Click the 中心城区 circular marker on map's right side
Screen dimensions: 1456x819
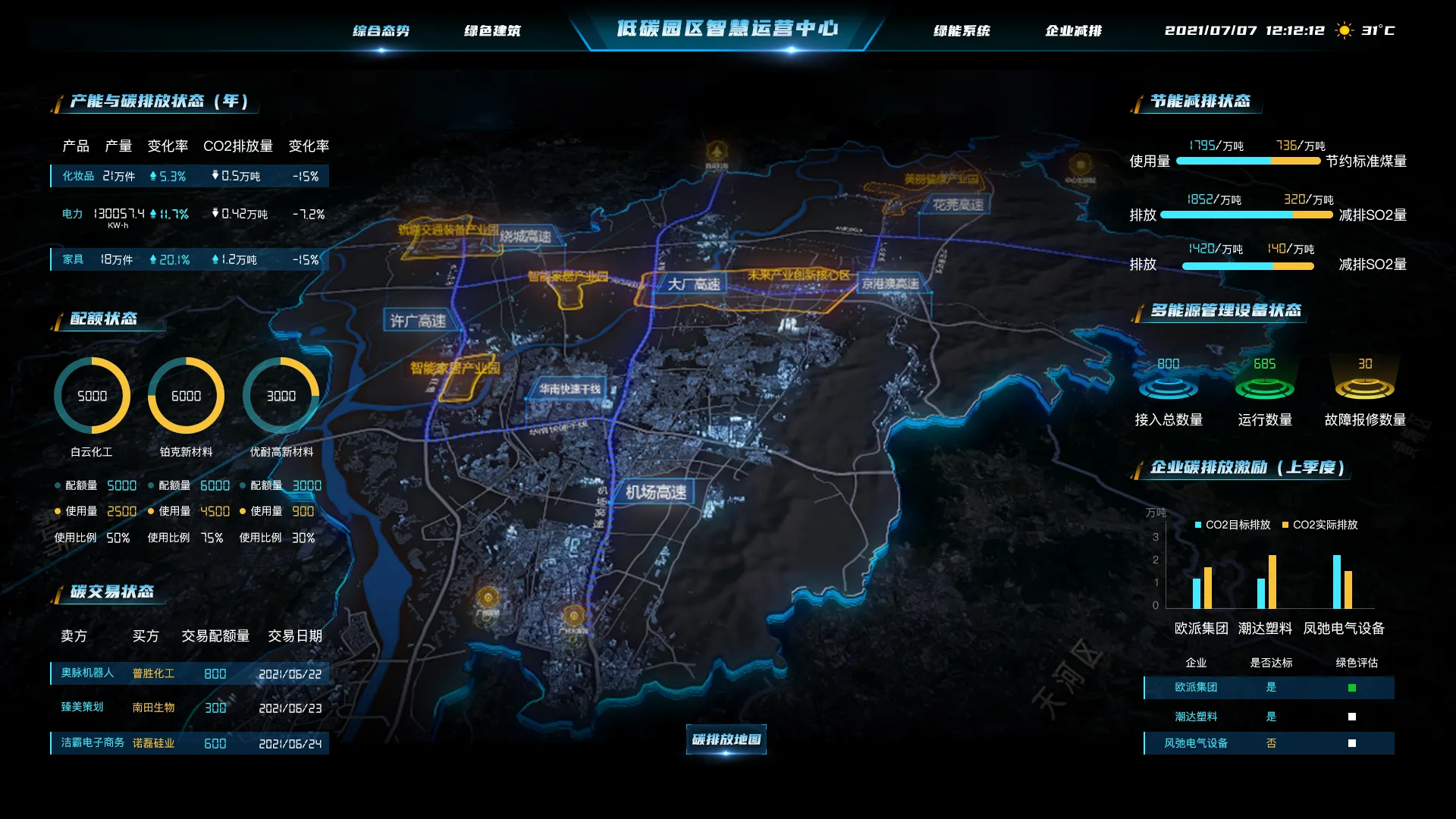(x=1082, y=163)
